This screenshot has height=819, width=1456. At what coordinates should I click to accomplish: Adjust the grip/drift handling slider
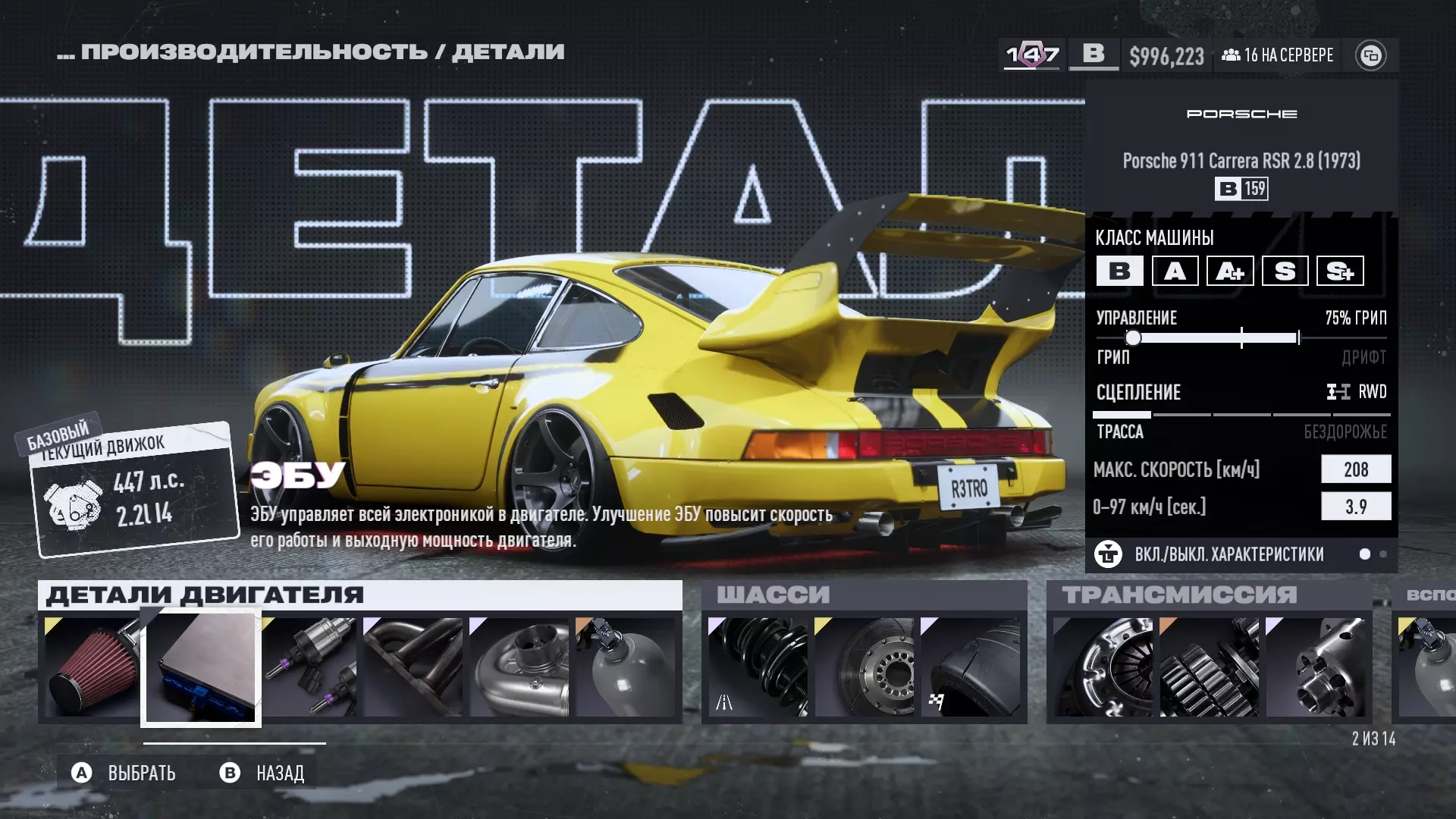pos(1133,337)
